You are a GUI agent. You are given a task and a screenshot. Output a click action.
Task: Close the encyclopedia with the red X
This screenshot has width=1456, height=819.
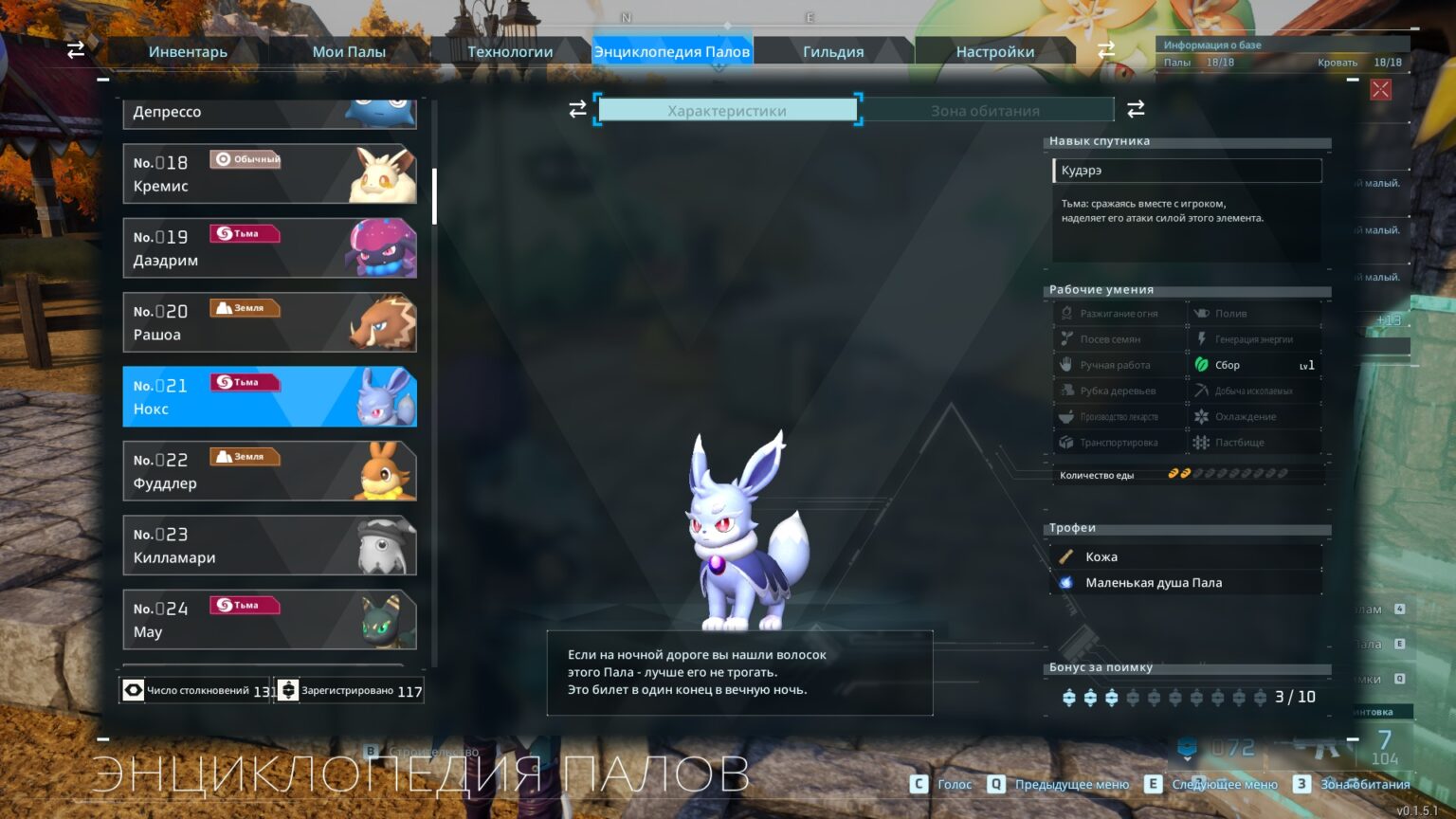1381,90
